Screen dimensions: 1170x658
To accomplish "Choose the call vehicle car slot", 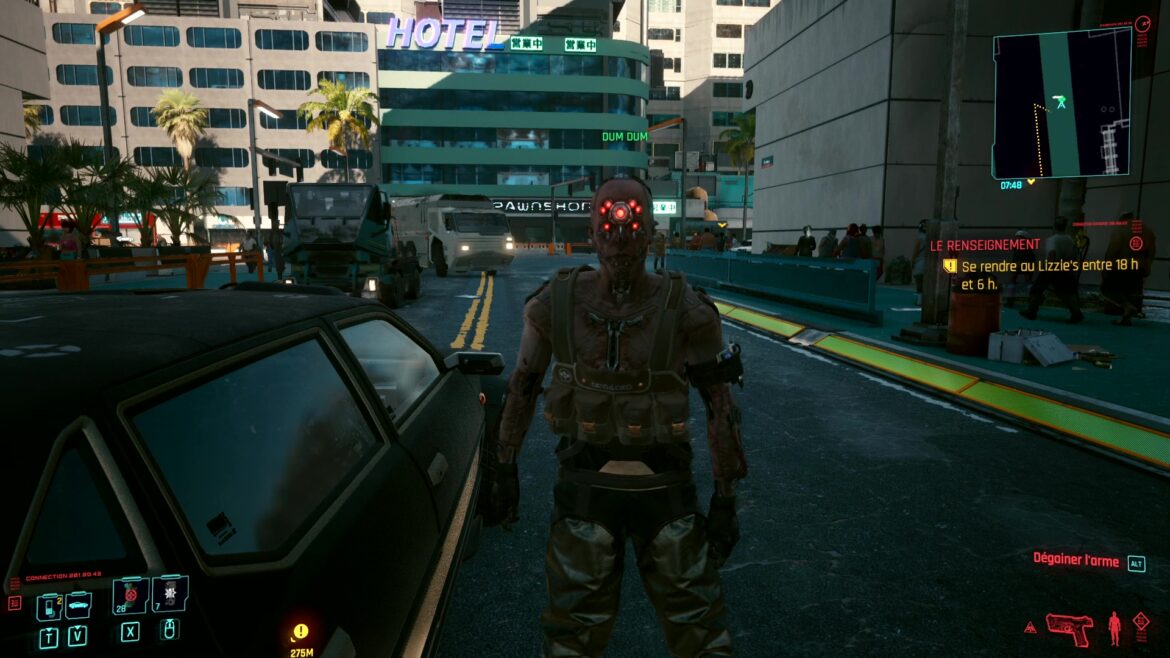I will pos(78,604).
